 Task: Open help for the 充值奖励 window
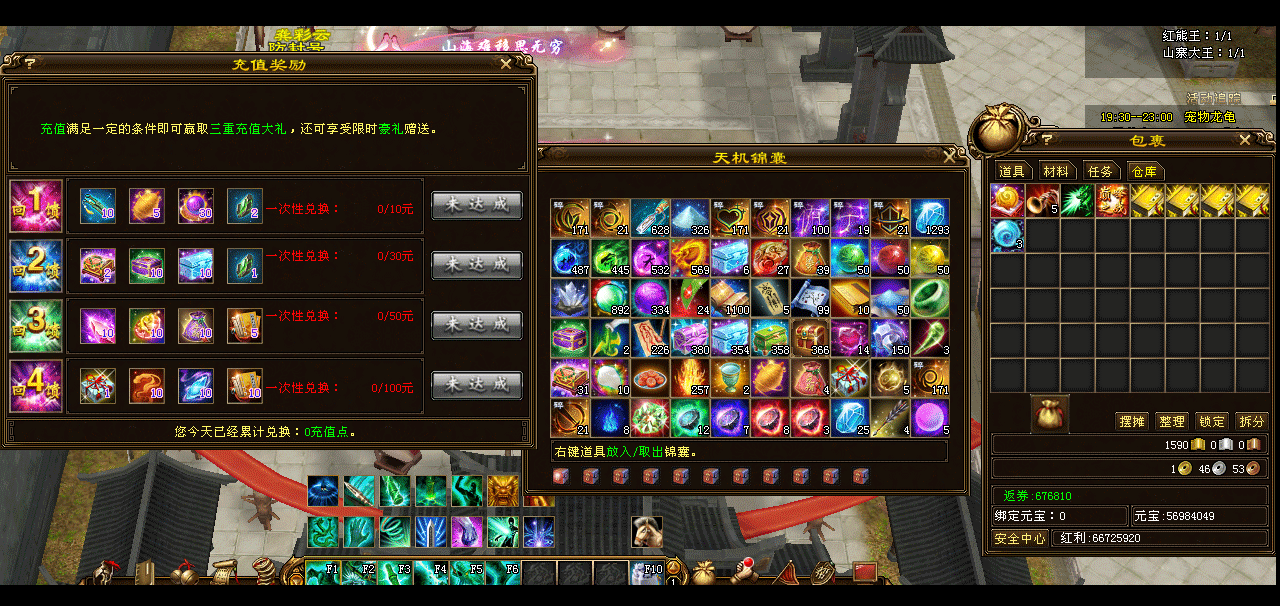tap(29, 64)
